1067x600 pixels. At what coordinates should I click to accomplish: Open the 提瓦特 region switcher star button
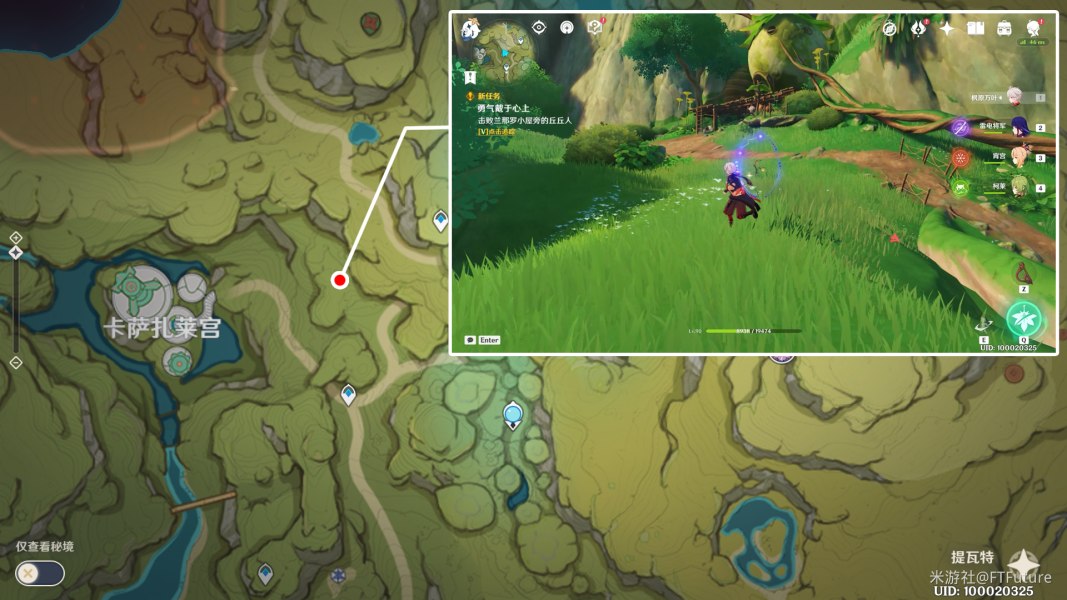[x=1023, y=565]
